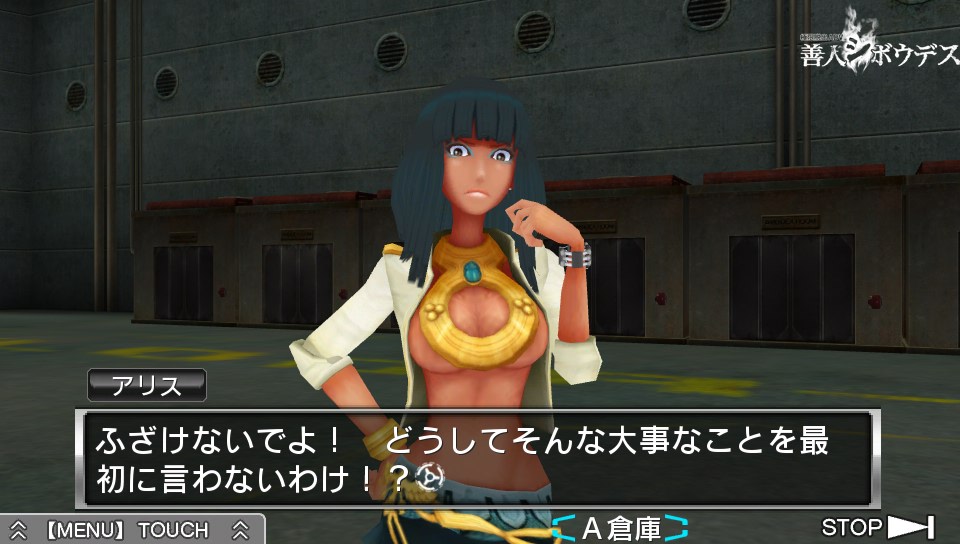Open the MENU touch tab
The image size is (960, 544).
pyautogui.click(x=130, y=529)
